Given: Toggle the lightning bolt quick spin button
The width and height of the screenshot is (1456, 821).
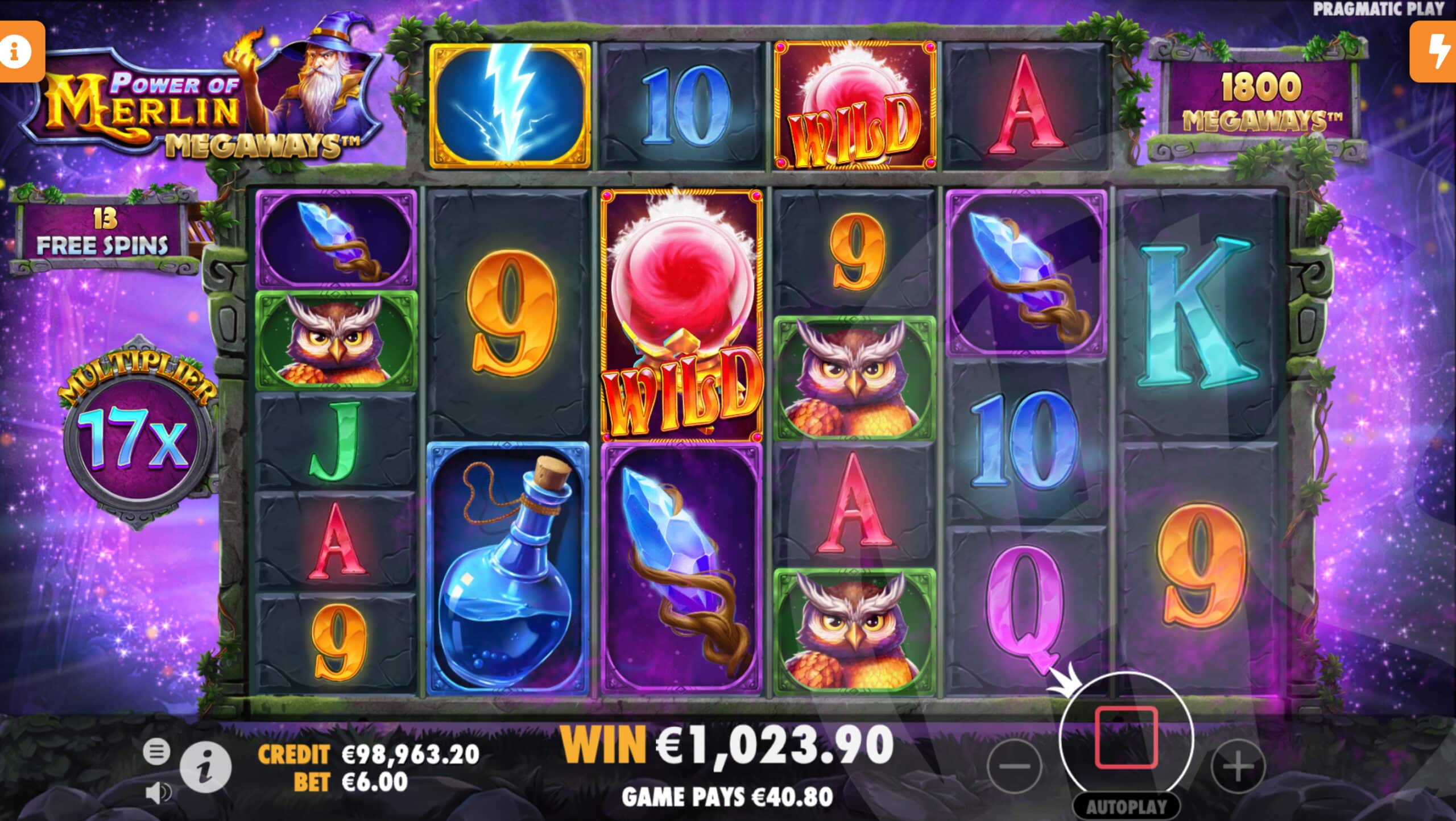Looking at the screenshot, I should (x=1436, y=52).
